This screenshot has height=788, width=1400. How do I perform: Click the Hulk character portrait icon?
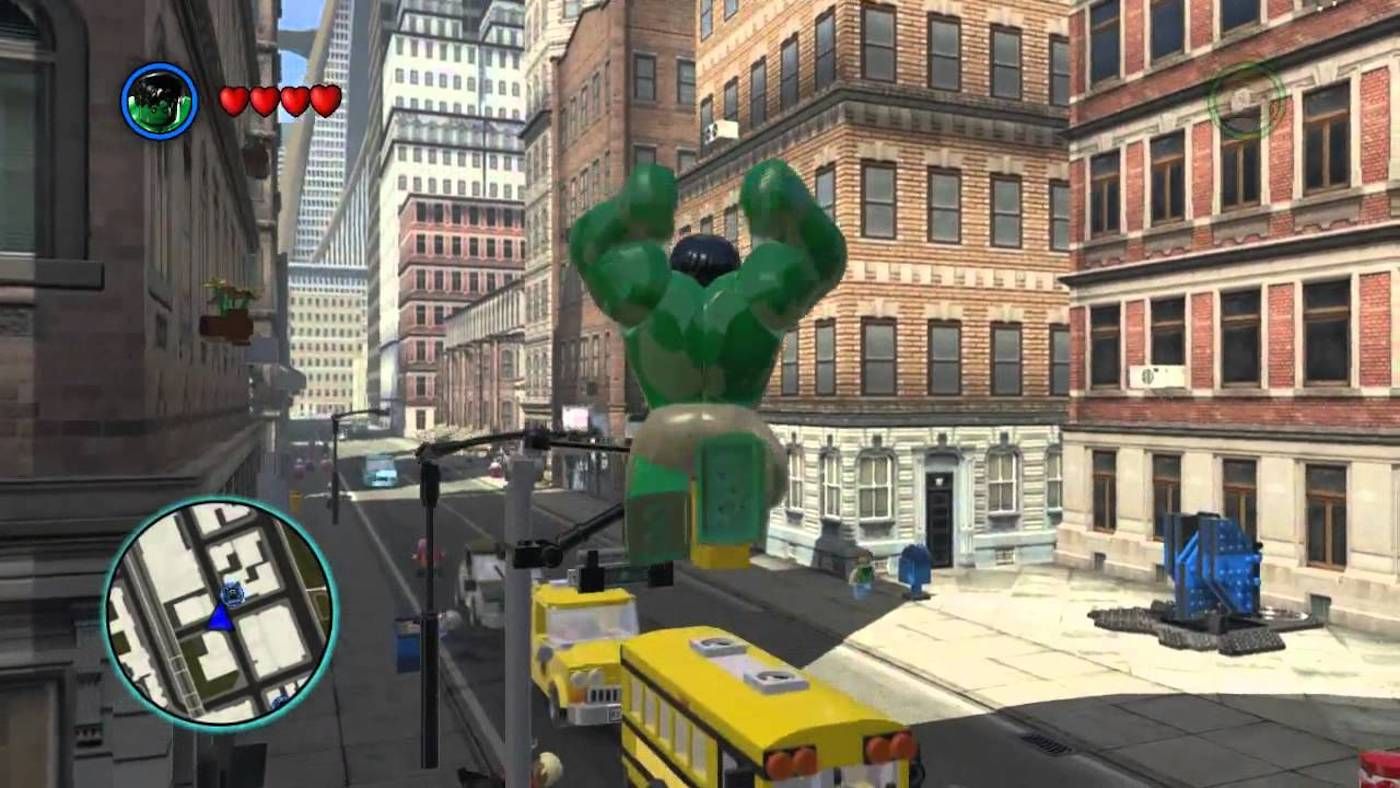pyautogui.click(x=160, y=99)
